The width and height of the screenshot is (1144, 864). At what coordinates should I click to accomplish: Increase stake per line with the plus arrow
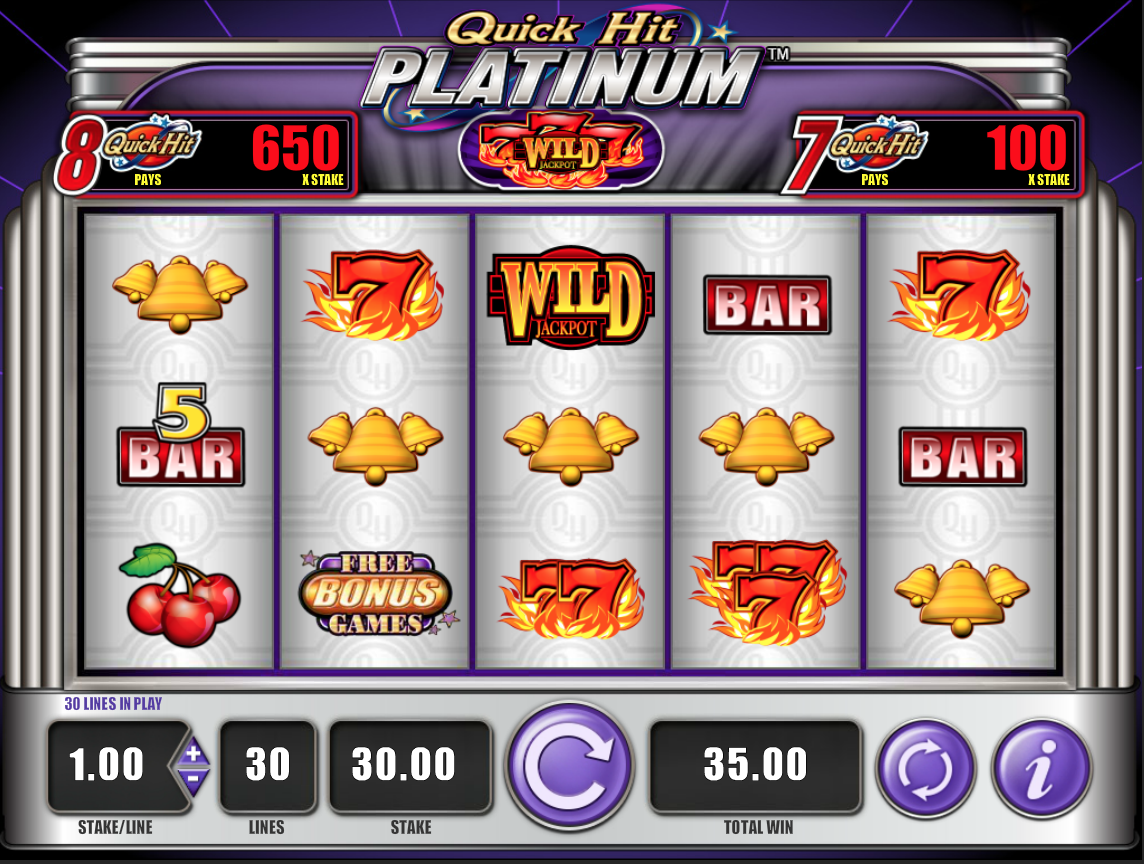point(194,752)
